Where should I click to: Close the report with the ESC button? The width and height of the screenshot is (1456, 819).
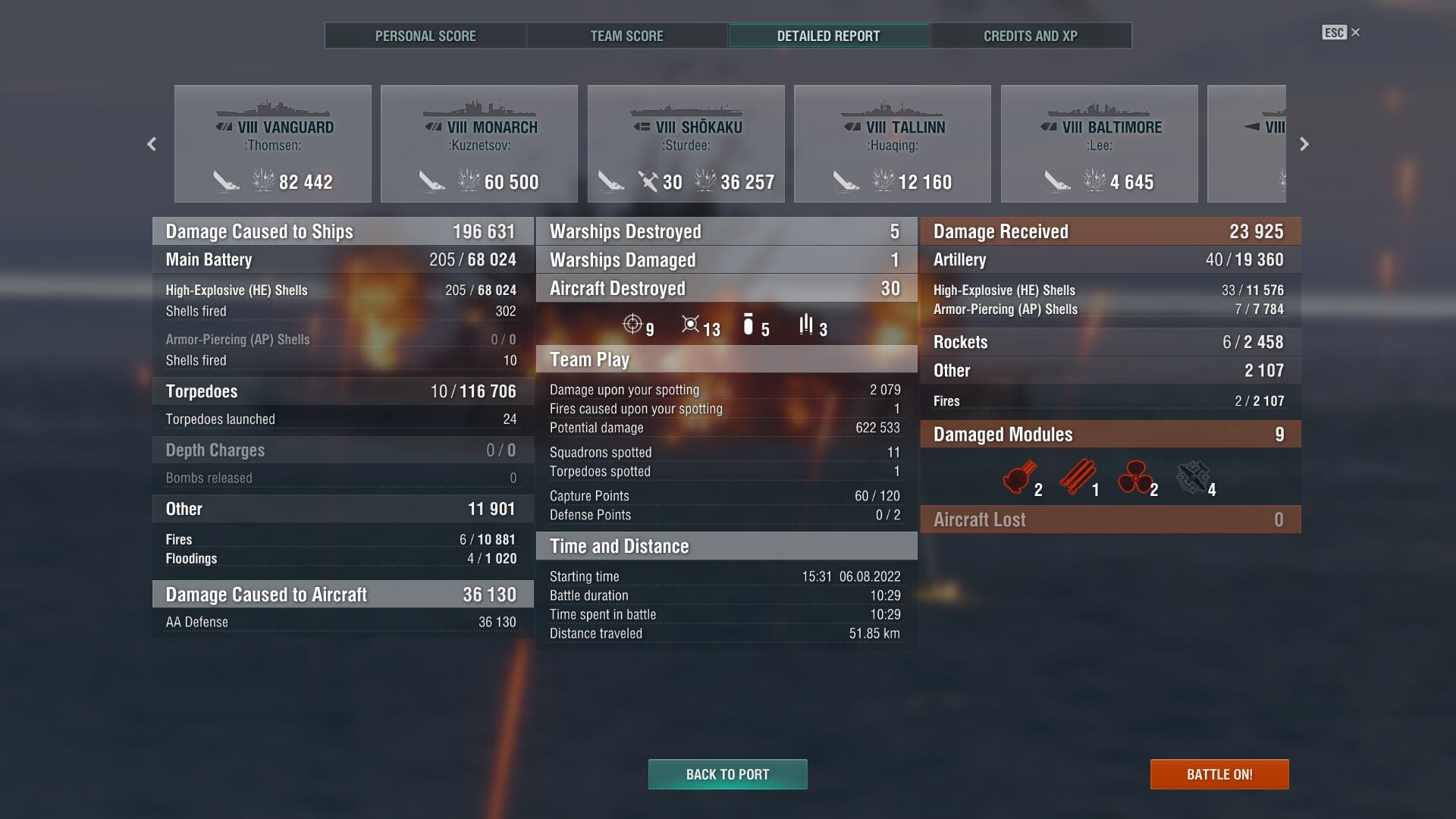coord(1340,33)
